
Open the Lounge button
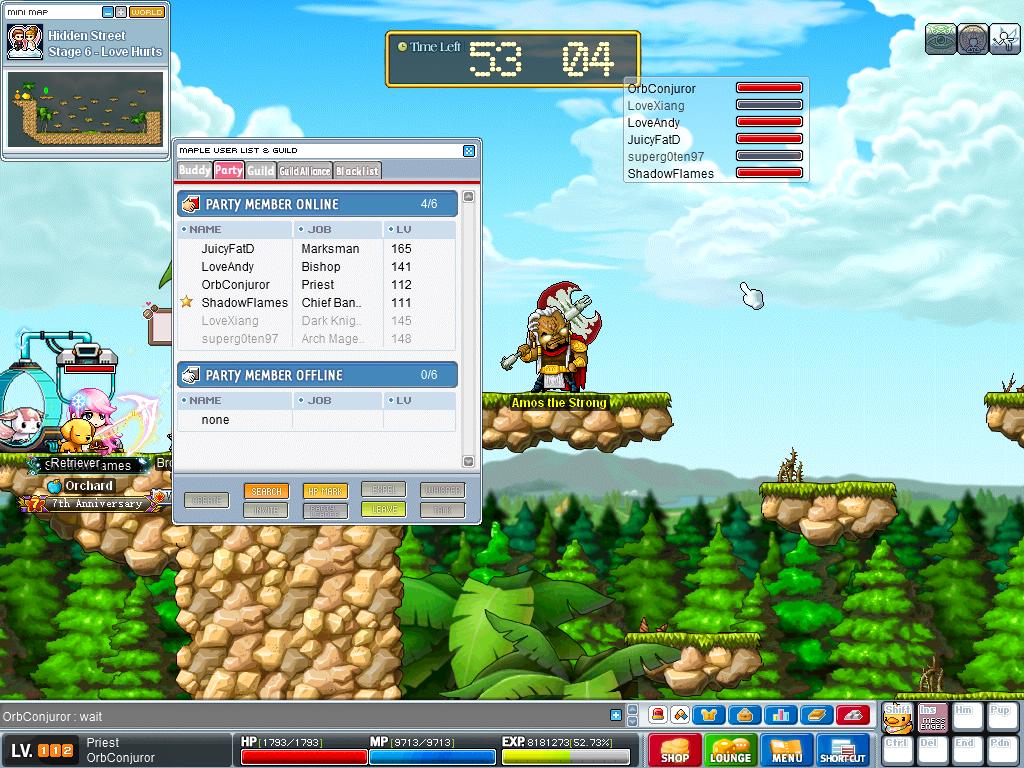point(730,750)
